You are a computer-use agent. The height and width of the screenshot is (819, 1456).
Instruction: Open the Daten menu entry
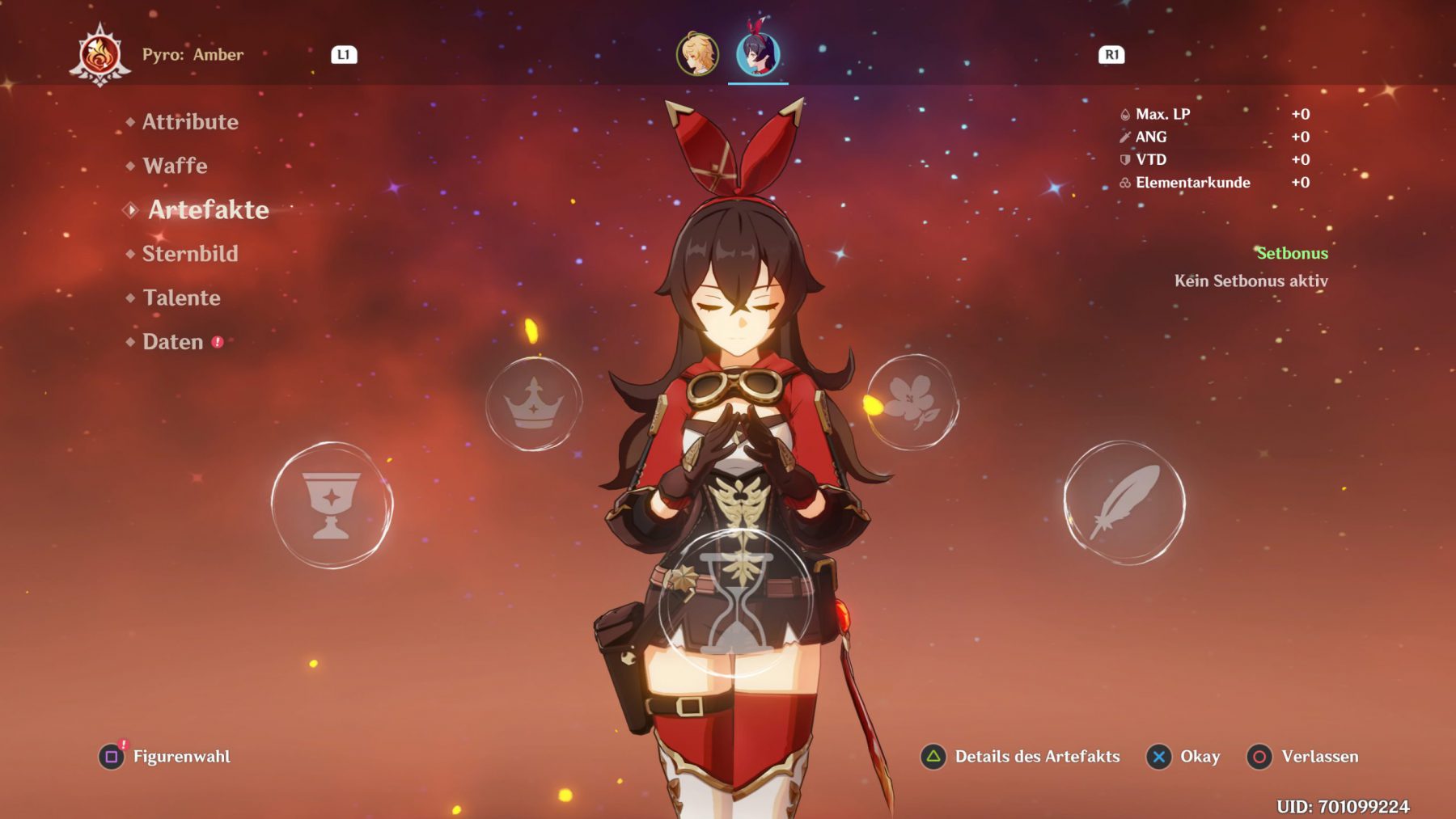tap(173, 342)
